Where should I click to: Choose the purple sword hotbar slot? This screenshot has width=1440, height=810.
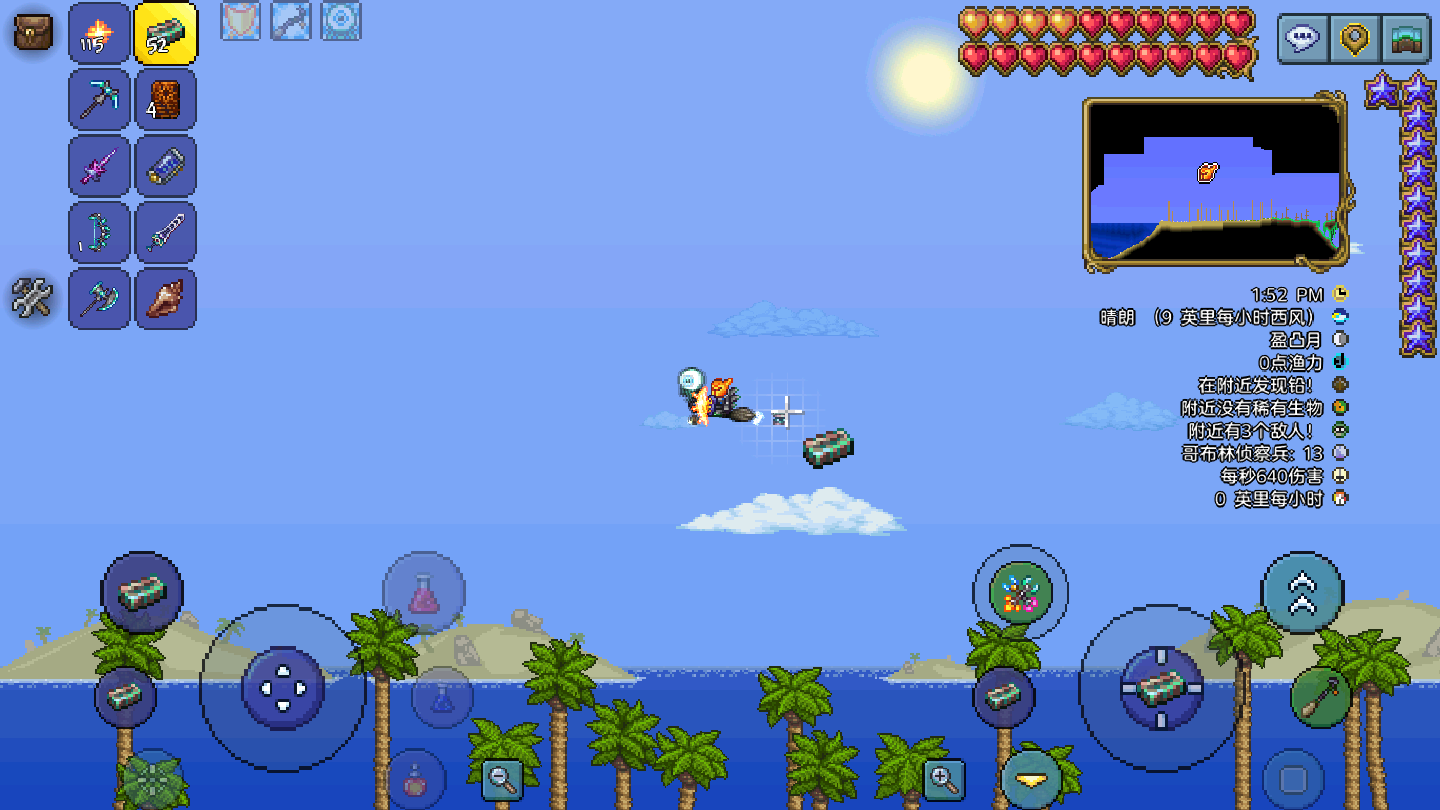(x=99, y=166)
